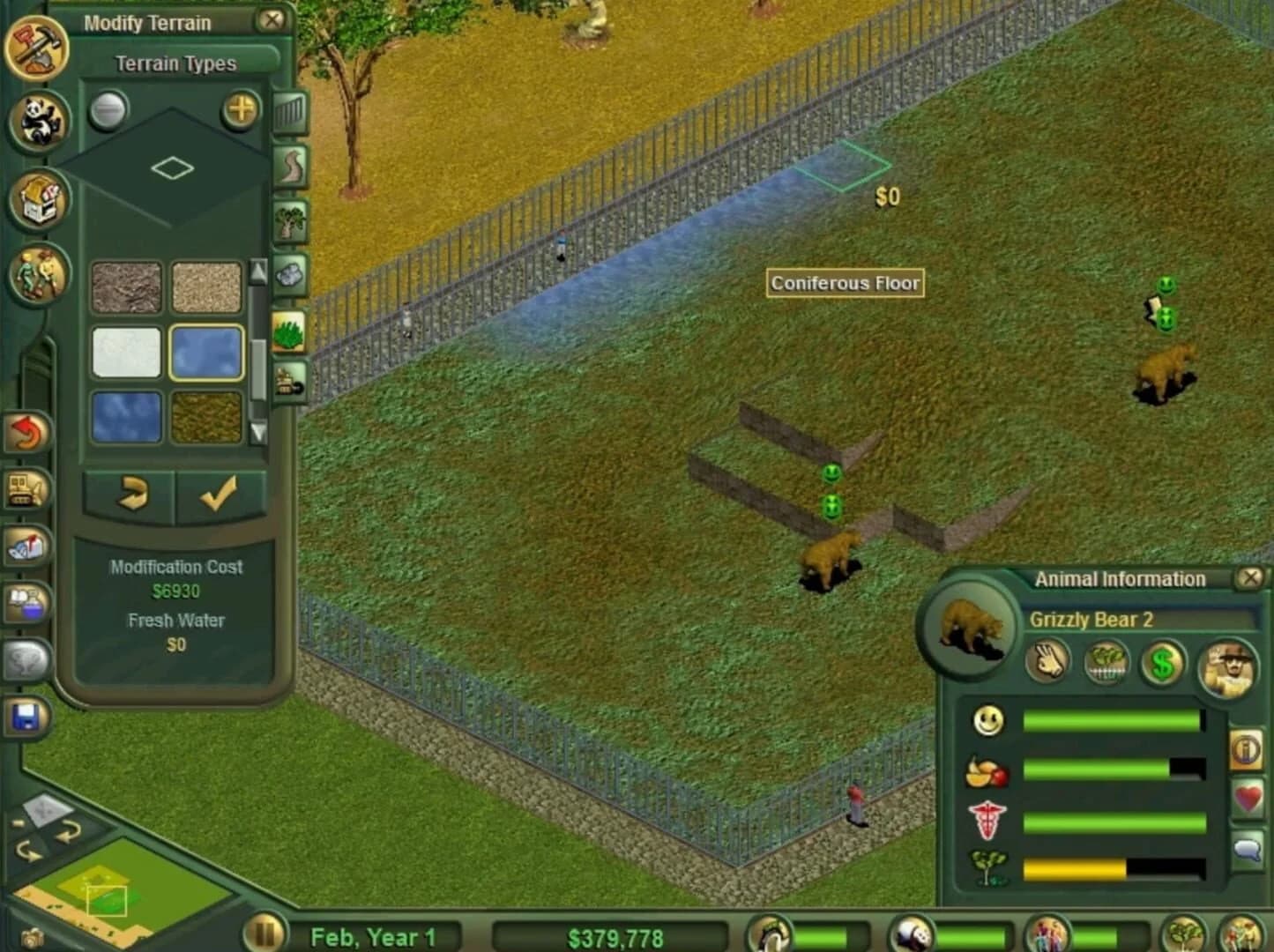The width and height of the screenshot is (1274, 952).
Task: Increase brush size with the plus button
Action: point(240,110)
